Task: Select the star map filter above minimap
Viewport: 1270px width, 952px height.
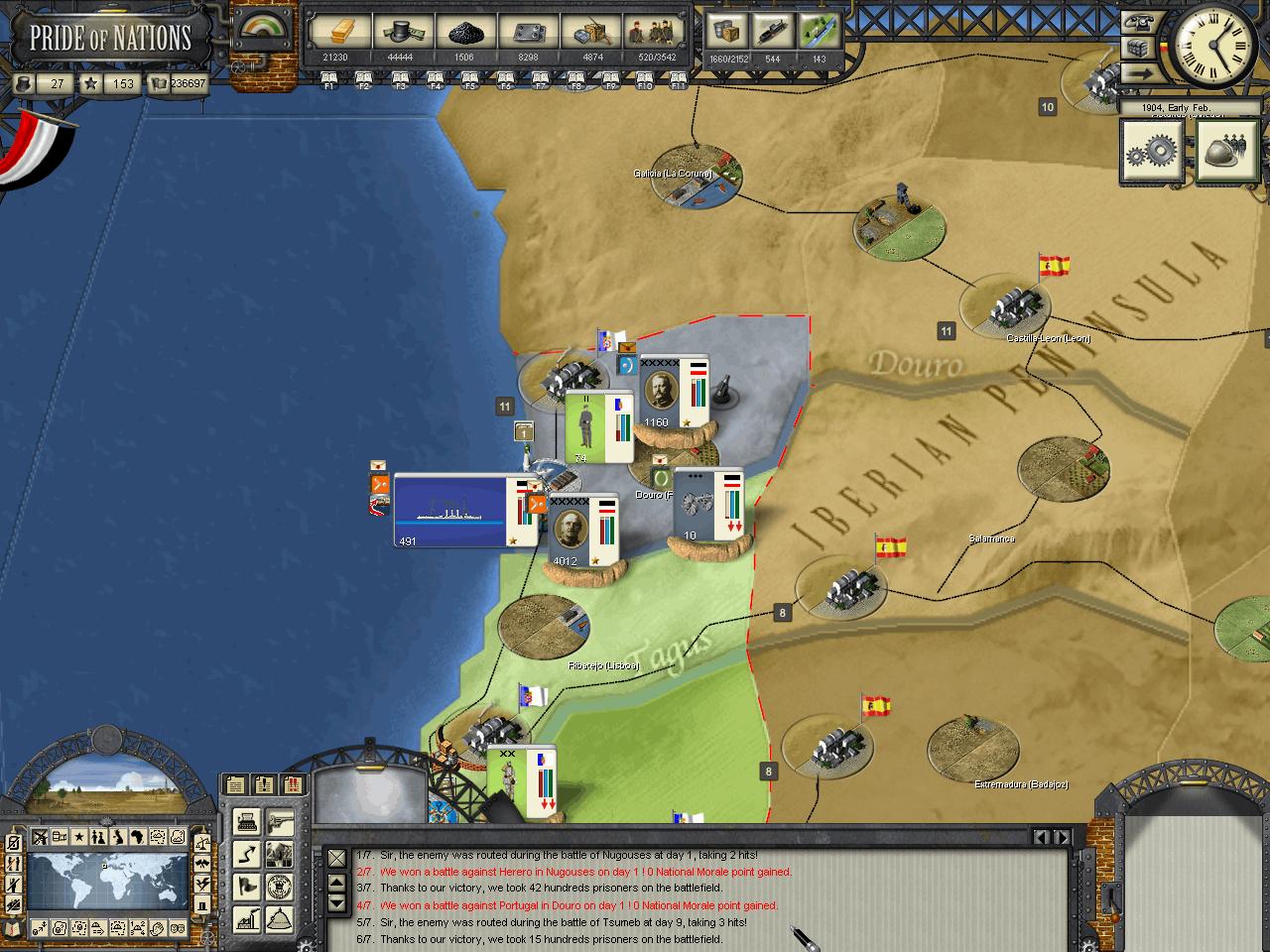Action: point(78,837)
